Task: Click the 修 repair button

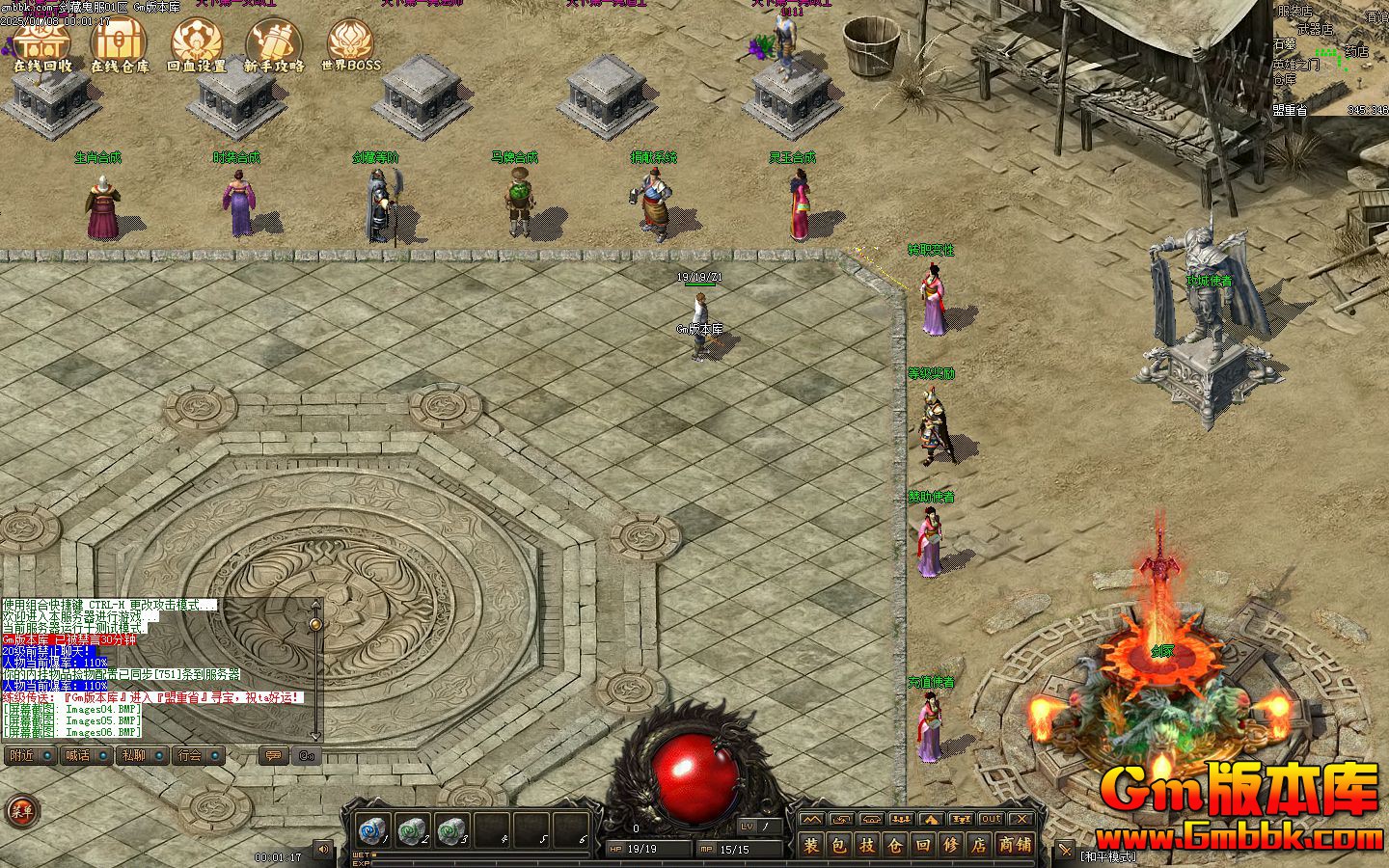Action: [x=951, y=846]
